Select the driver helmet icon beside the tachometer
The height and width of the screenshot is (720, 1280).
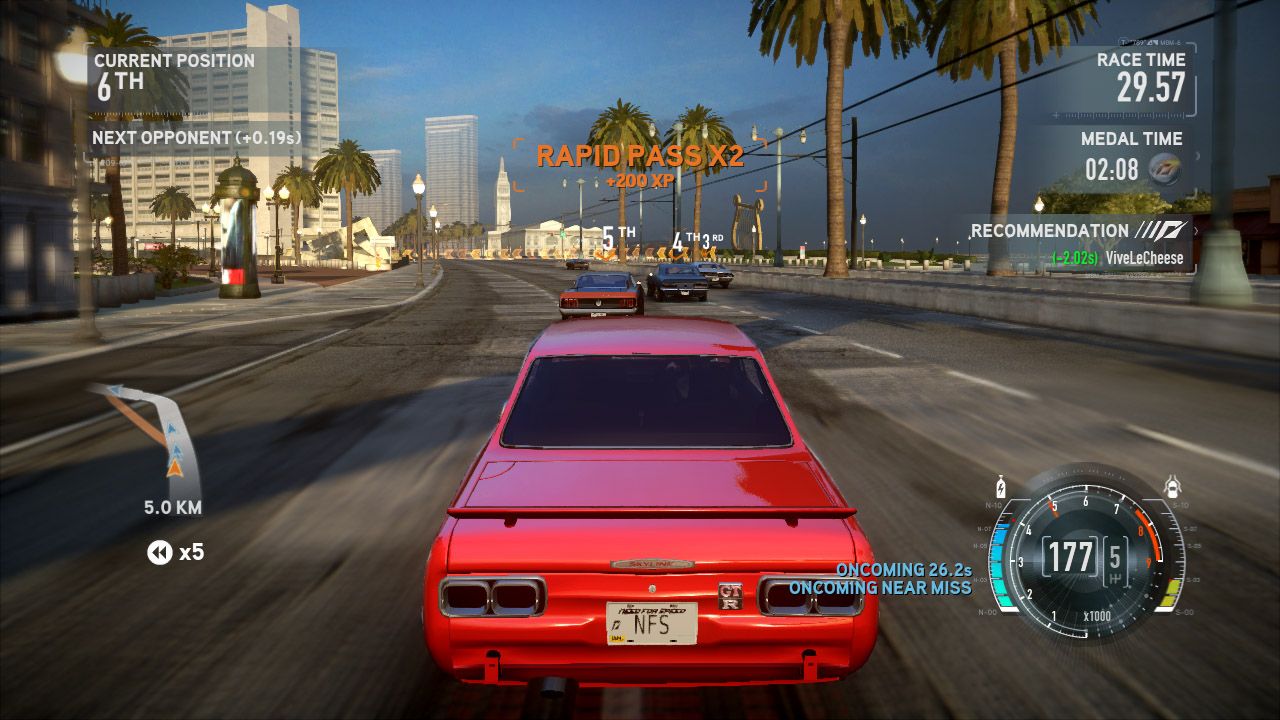pyautogui.click(x=1173, y=486)
